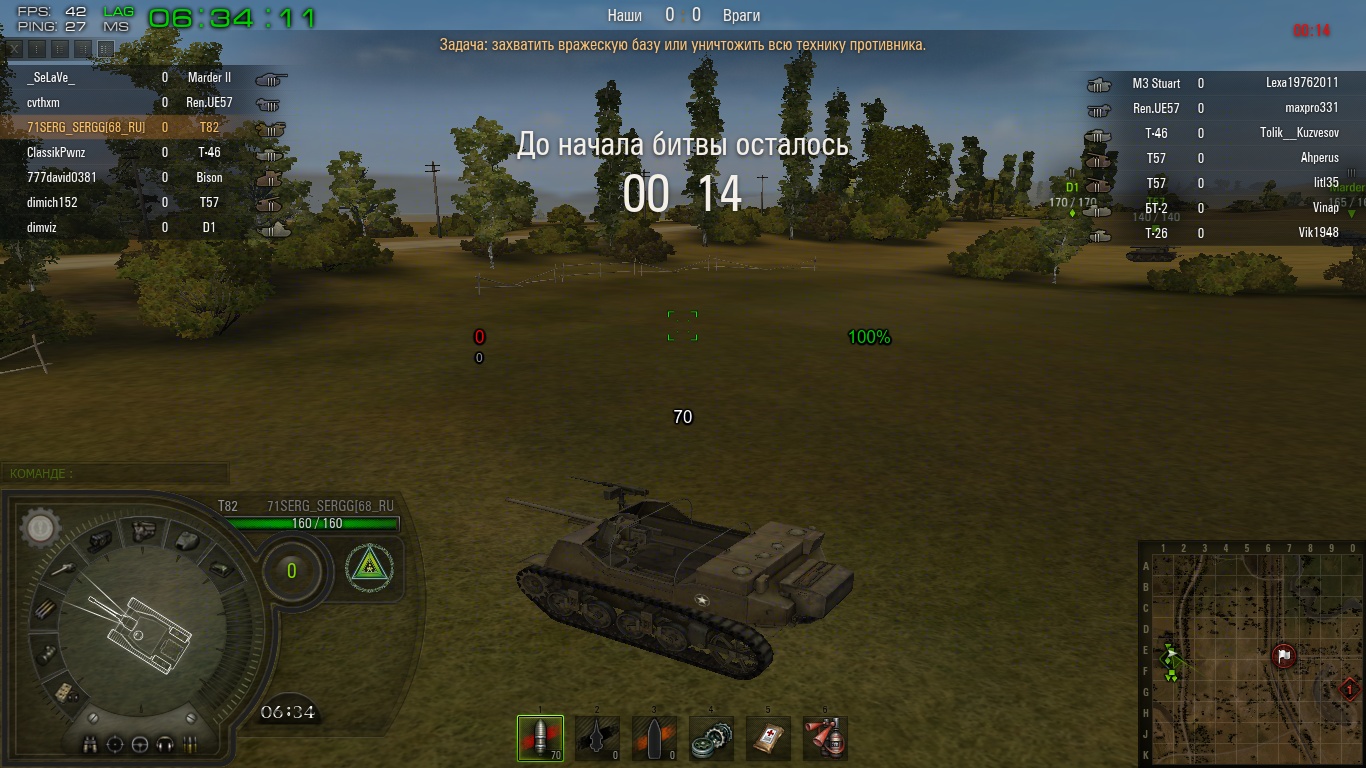
Task: Select enemy Tolik__Kuzvesov with T-46
Action: 1298,133
